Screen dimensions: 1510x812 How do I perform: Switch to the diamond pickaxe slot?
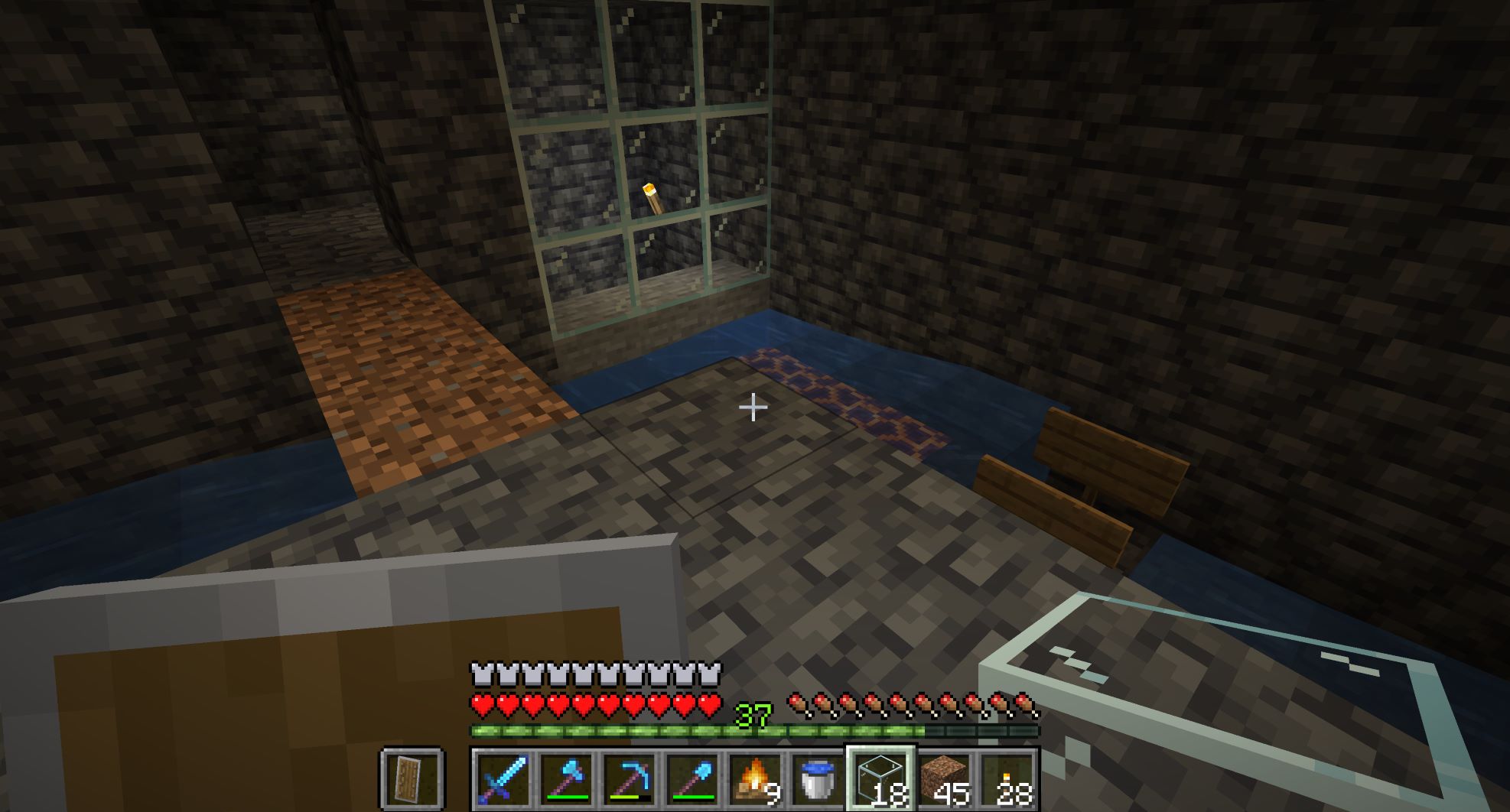[629, 780]
